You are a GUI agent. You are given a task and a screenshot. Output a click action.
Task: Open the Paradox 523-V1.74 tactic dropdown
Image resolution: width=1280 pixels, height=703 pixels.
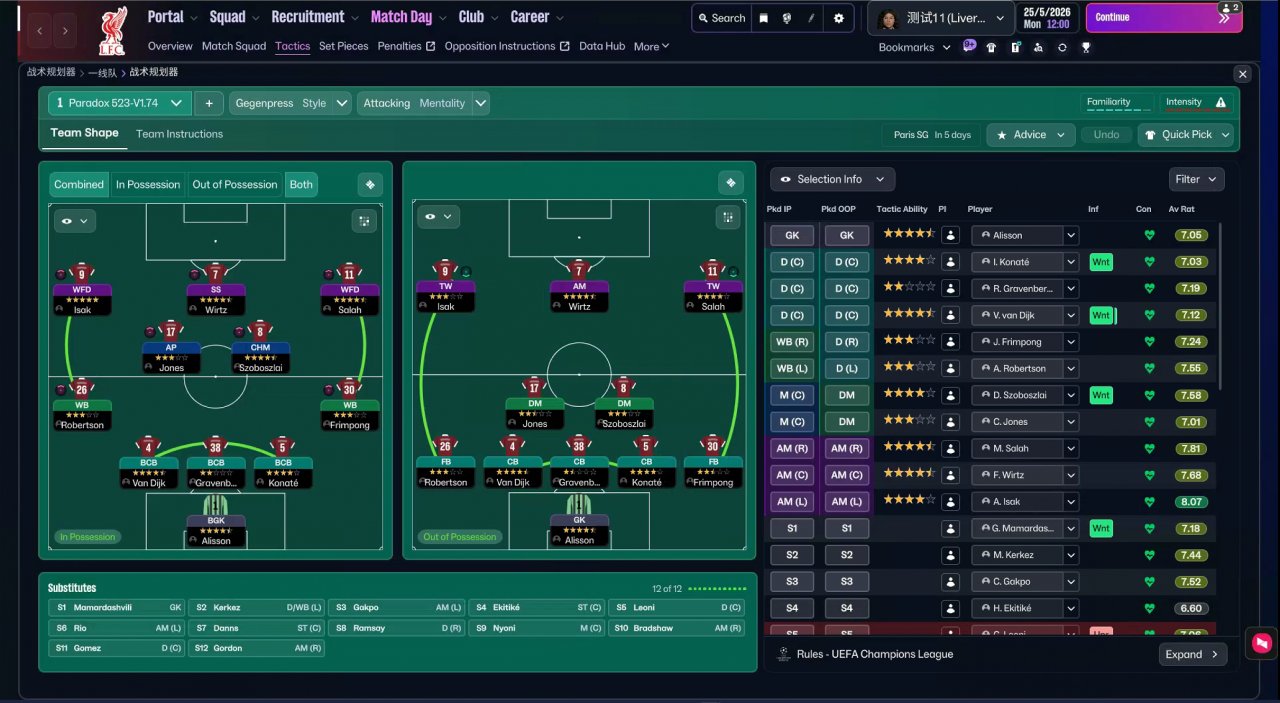[120, 103]
